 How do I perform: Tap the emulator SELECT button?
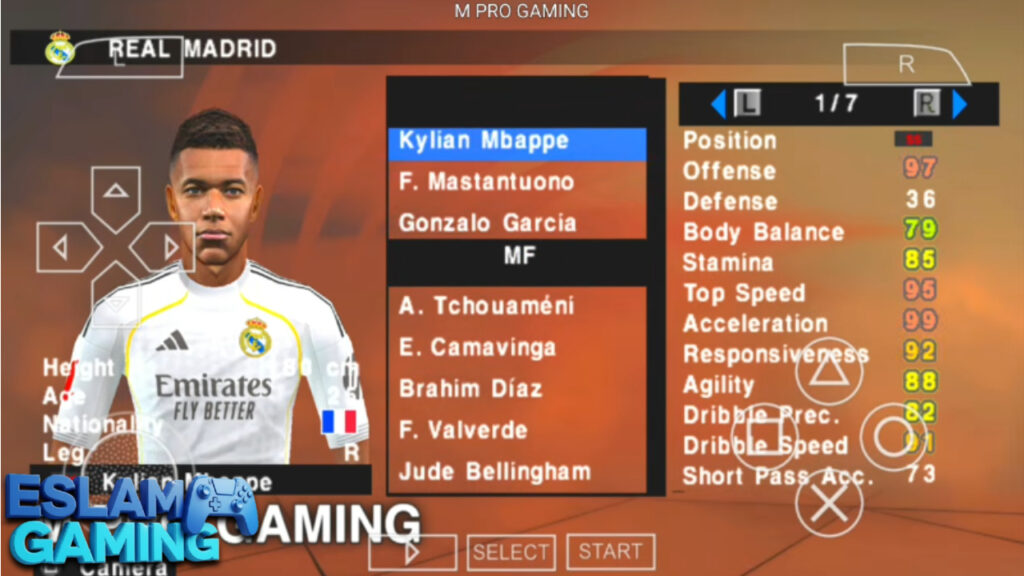pos(511,551)
